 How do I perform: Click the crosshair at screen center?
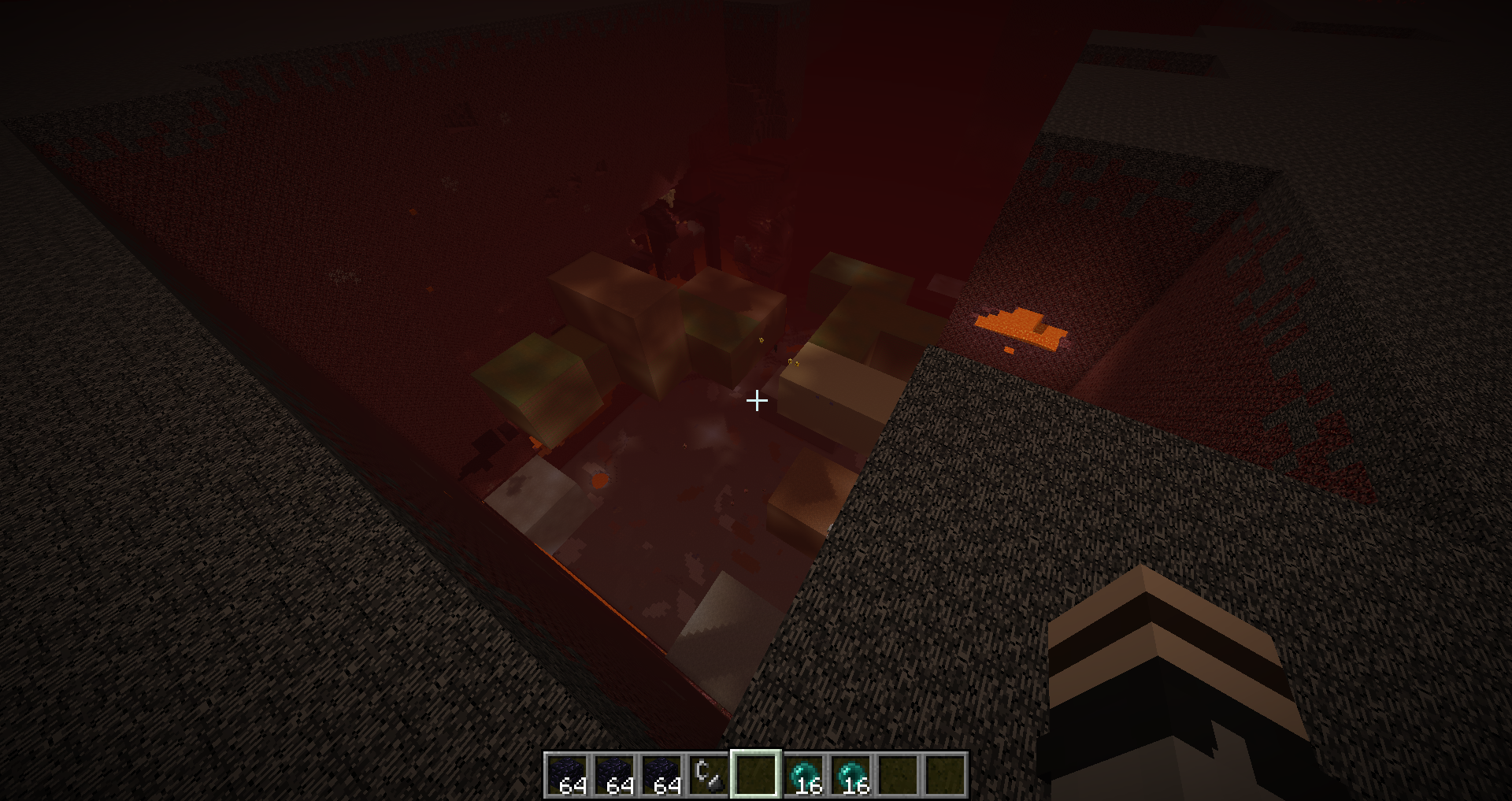coord(757,402)
